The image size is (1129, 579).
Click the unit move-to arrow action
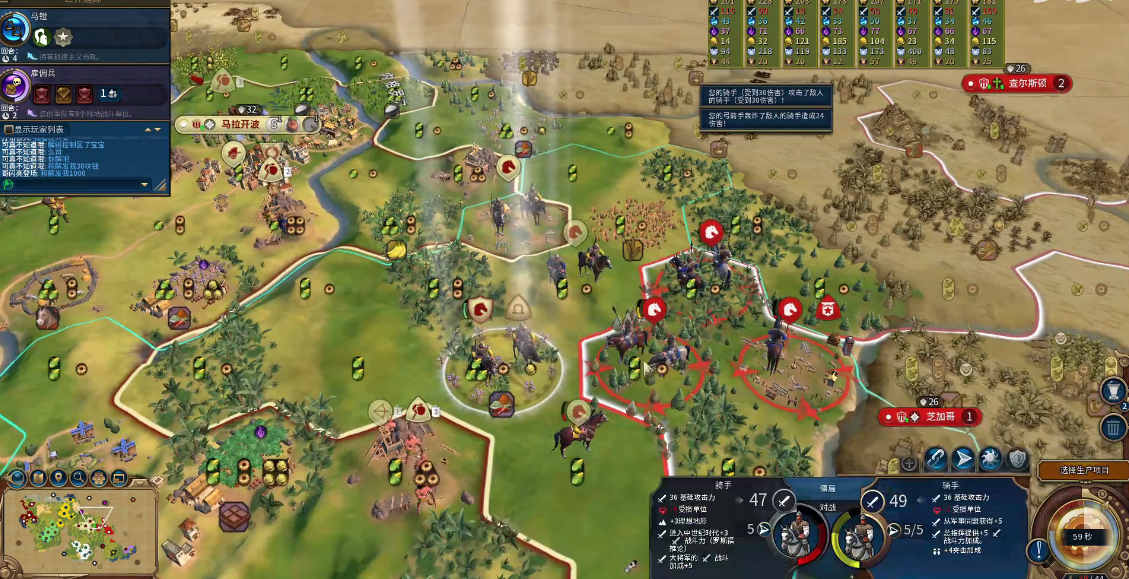pos(962,459)
